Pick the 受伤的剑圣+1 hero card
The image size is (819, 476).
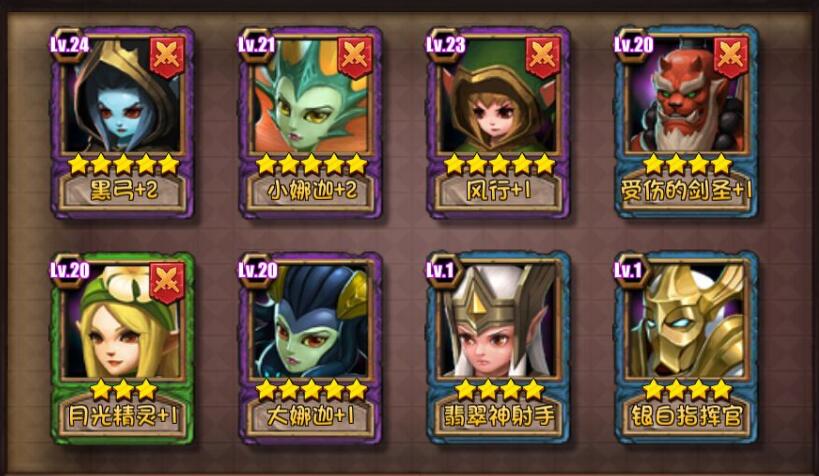tap(685, 121)
